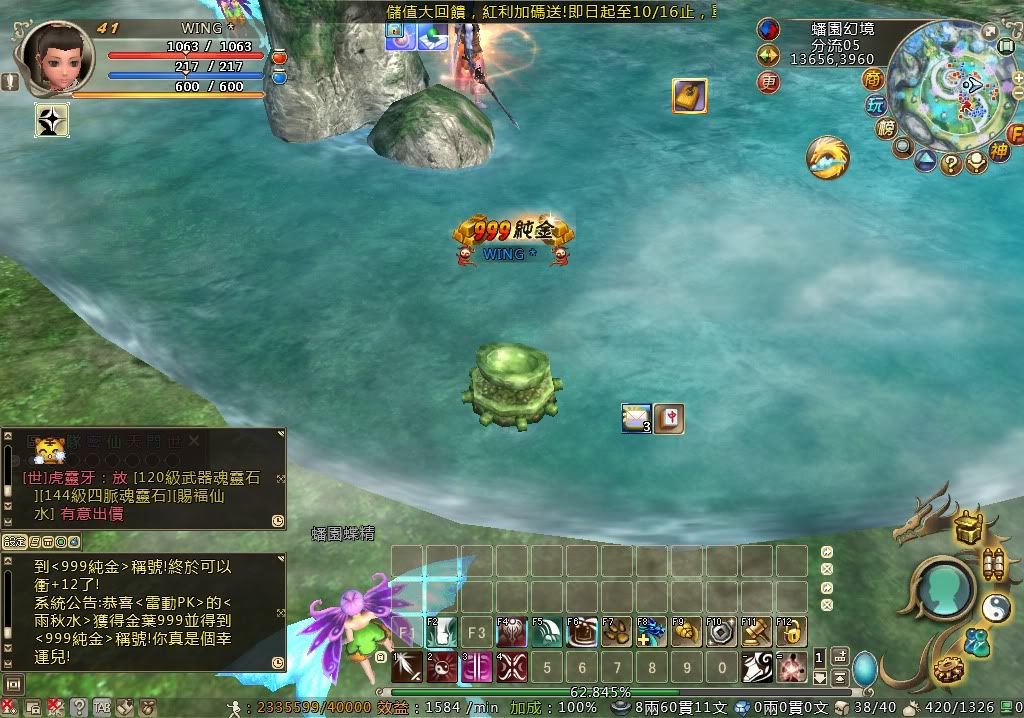The width and height of the screenshot is (1024, 718).
Task: Click the 更 red round button
Action: (x=768, y=82)
